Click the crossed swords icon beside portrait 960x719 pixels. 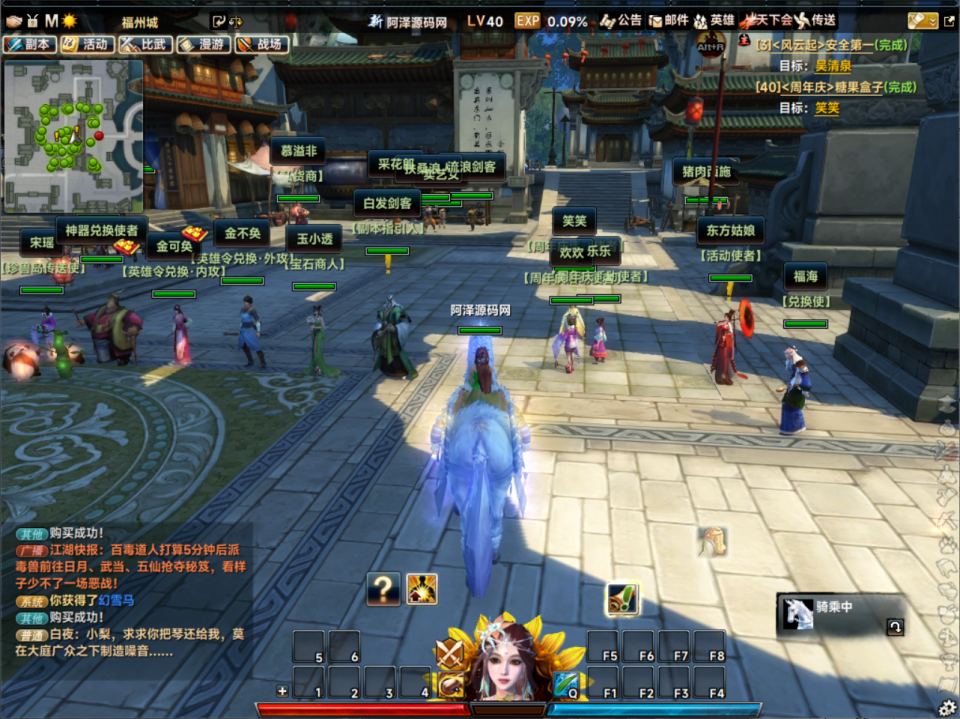point(450,654)
